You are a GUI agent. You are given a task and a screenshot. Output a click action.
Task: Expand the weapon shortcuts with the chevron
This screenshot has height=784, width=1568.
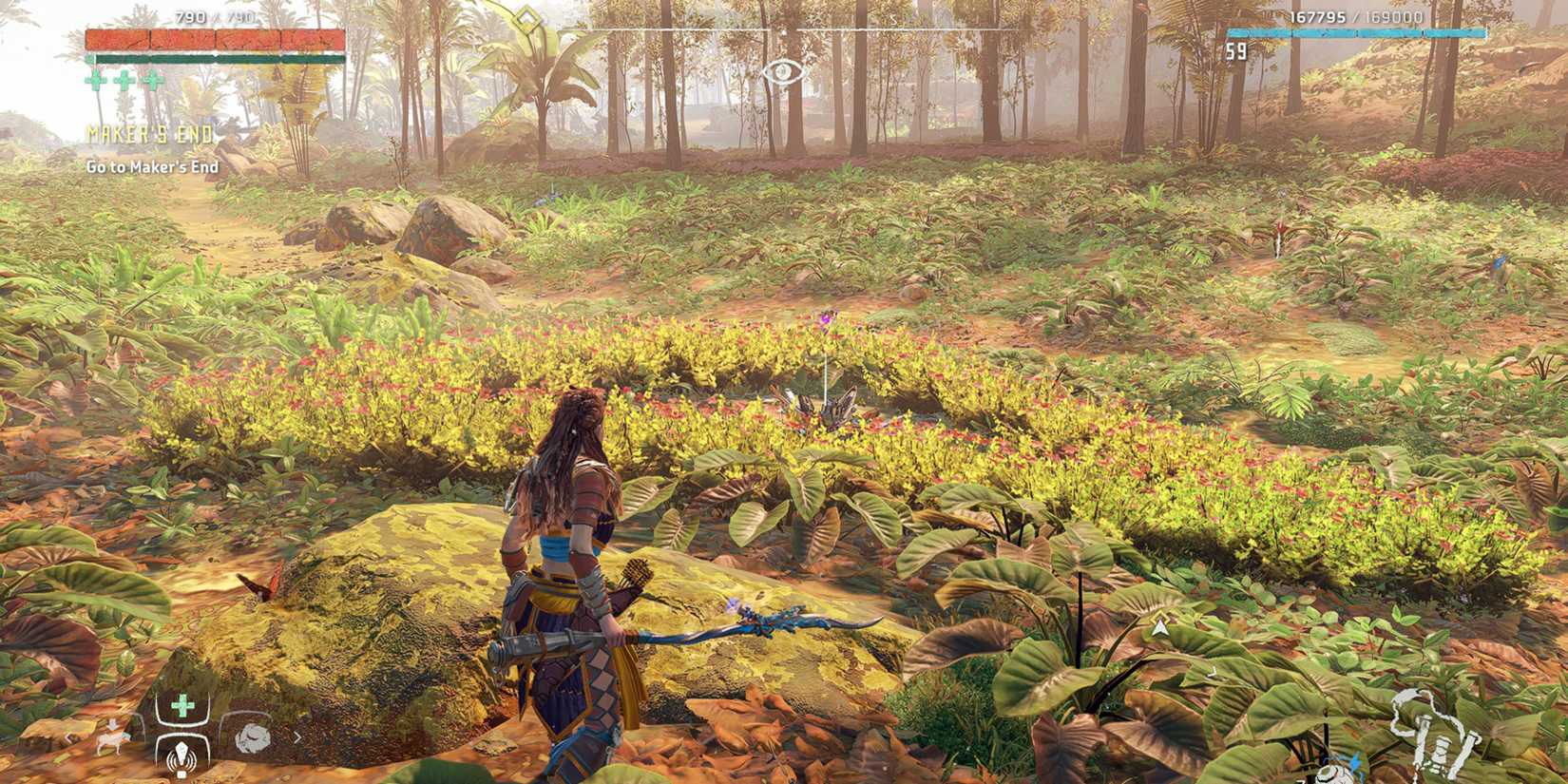point(298,737)
